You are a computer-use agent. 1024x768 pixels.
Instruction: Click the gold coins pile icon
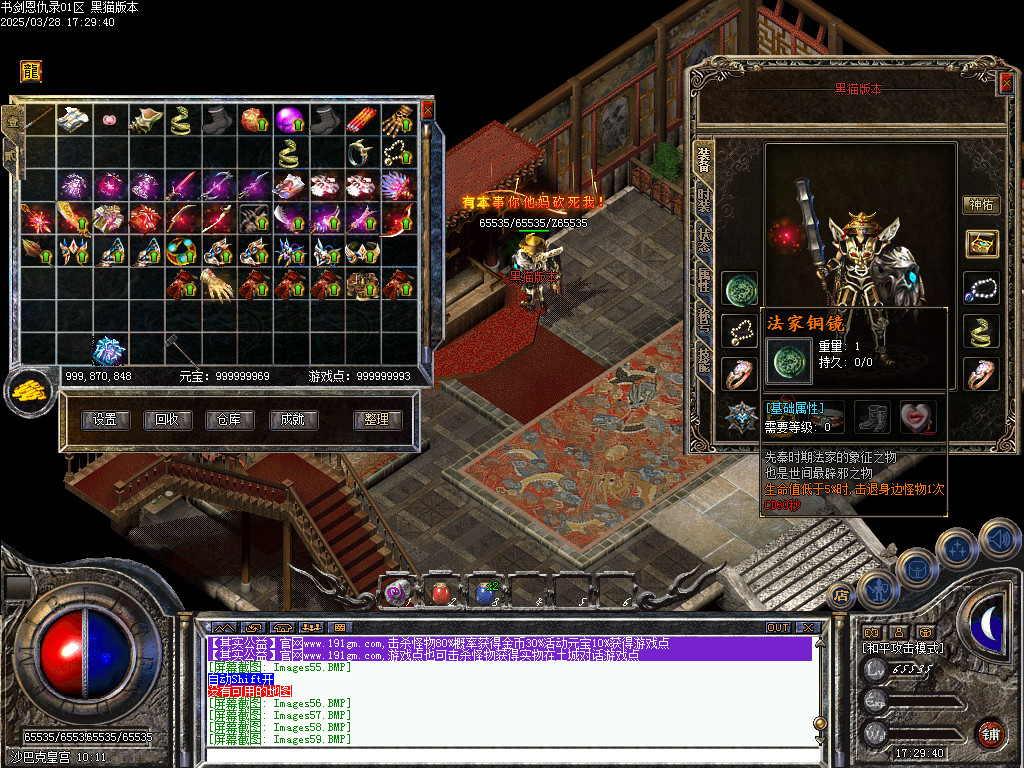28,392
